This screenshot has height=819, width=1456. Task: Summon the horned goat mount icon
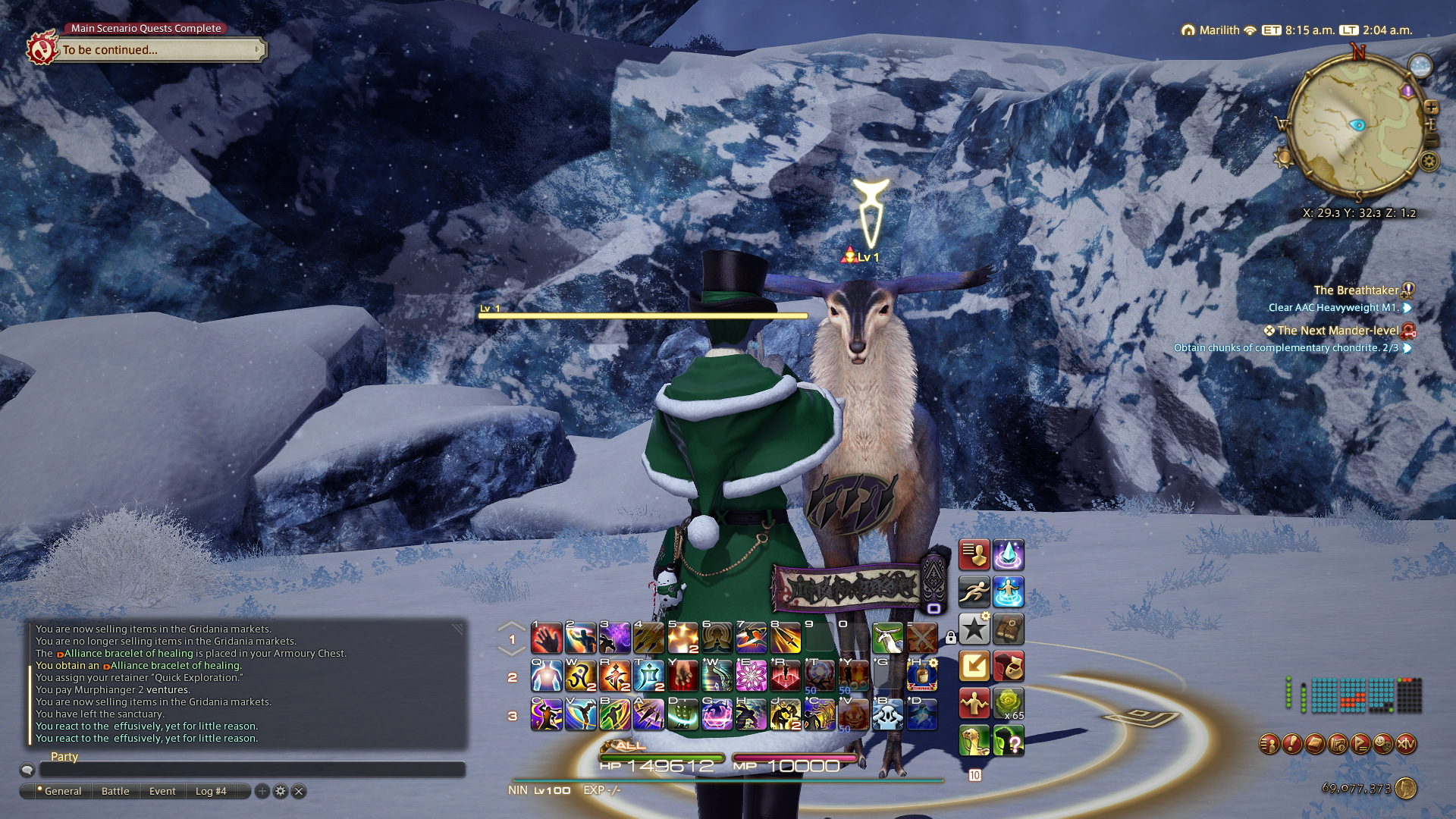(x=887, y=639)
